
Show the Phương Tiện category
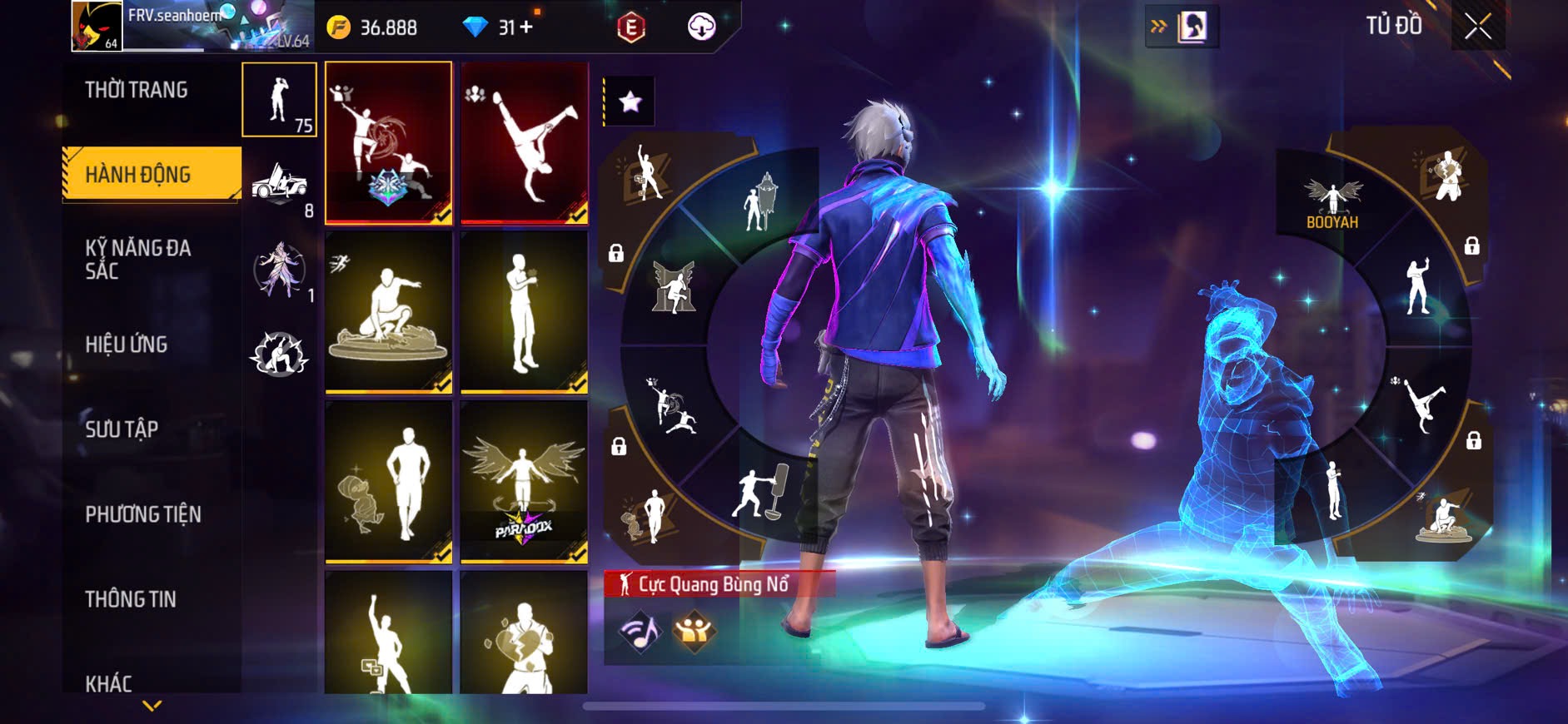pos(142,514)
